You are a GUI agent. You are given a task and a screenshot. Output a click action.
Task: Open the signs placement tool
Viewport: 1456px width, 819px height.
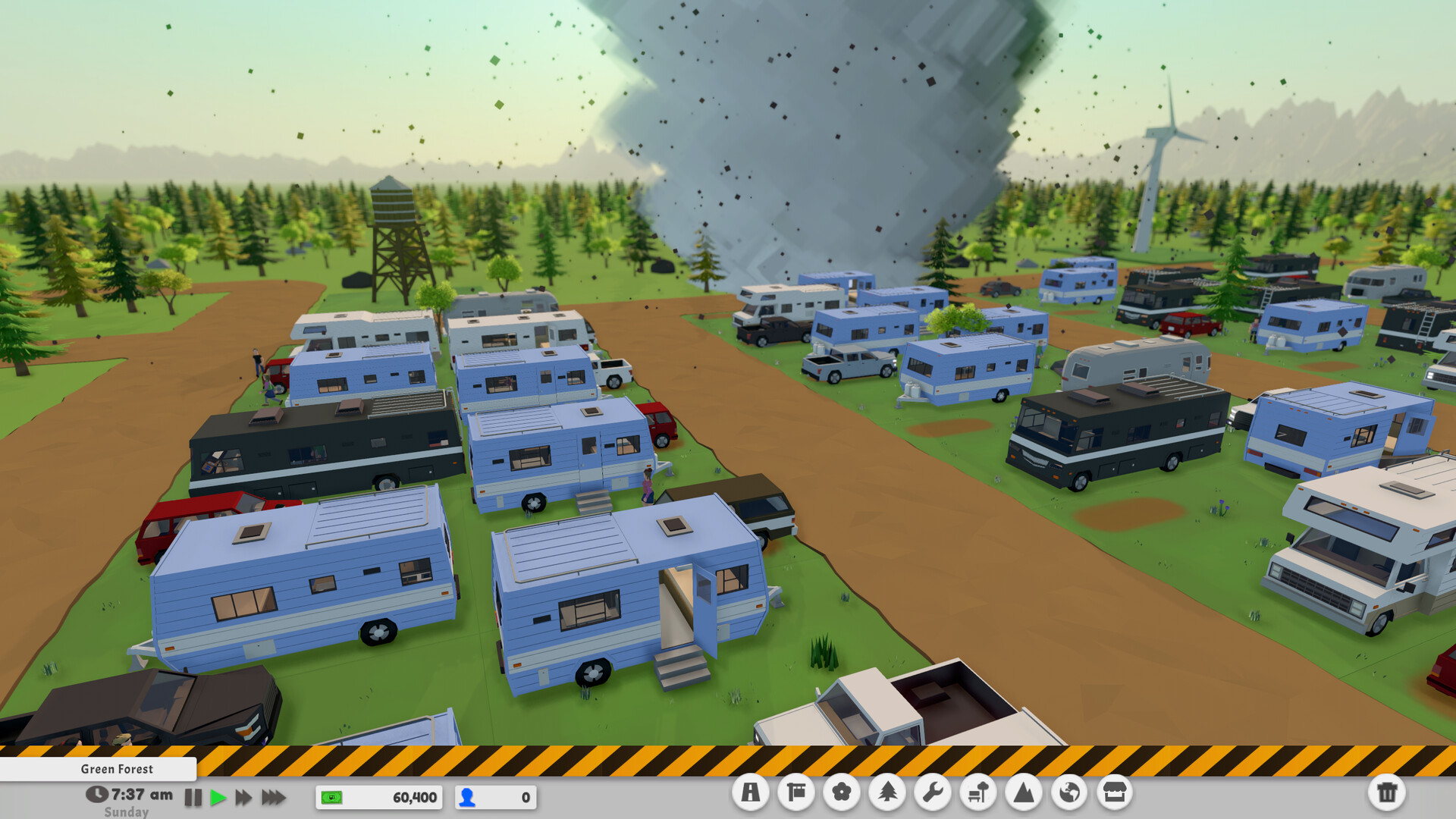click(x=797, y=793)
